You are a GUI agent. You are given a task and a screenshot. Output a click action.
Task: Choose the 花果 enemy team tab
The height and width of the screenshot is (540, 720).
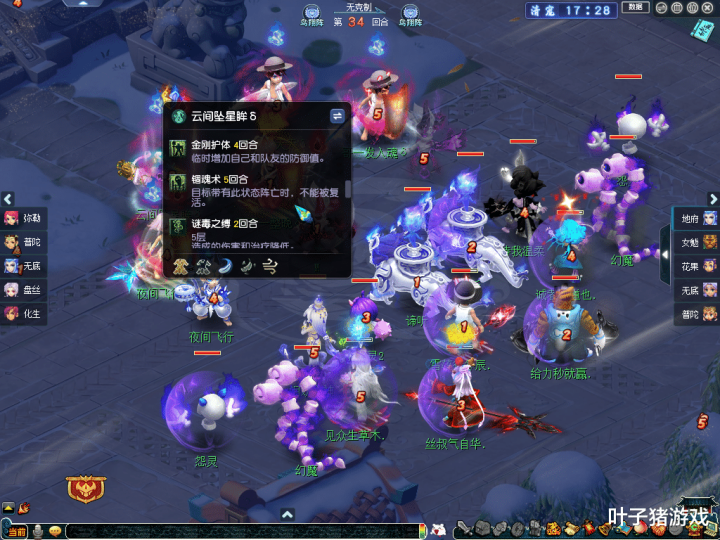click(x=697, y=266)
